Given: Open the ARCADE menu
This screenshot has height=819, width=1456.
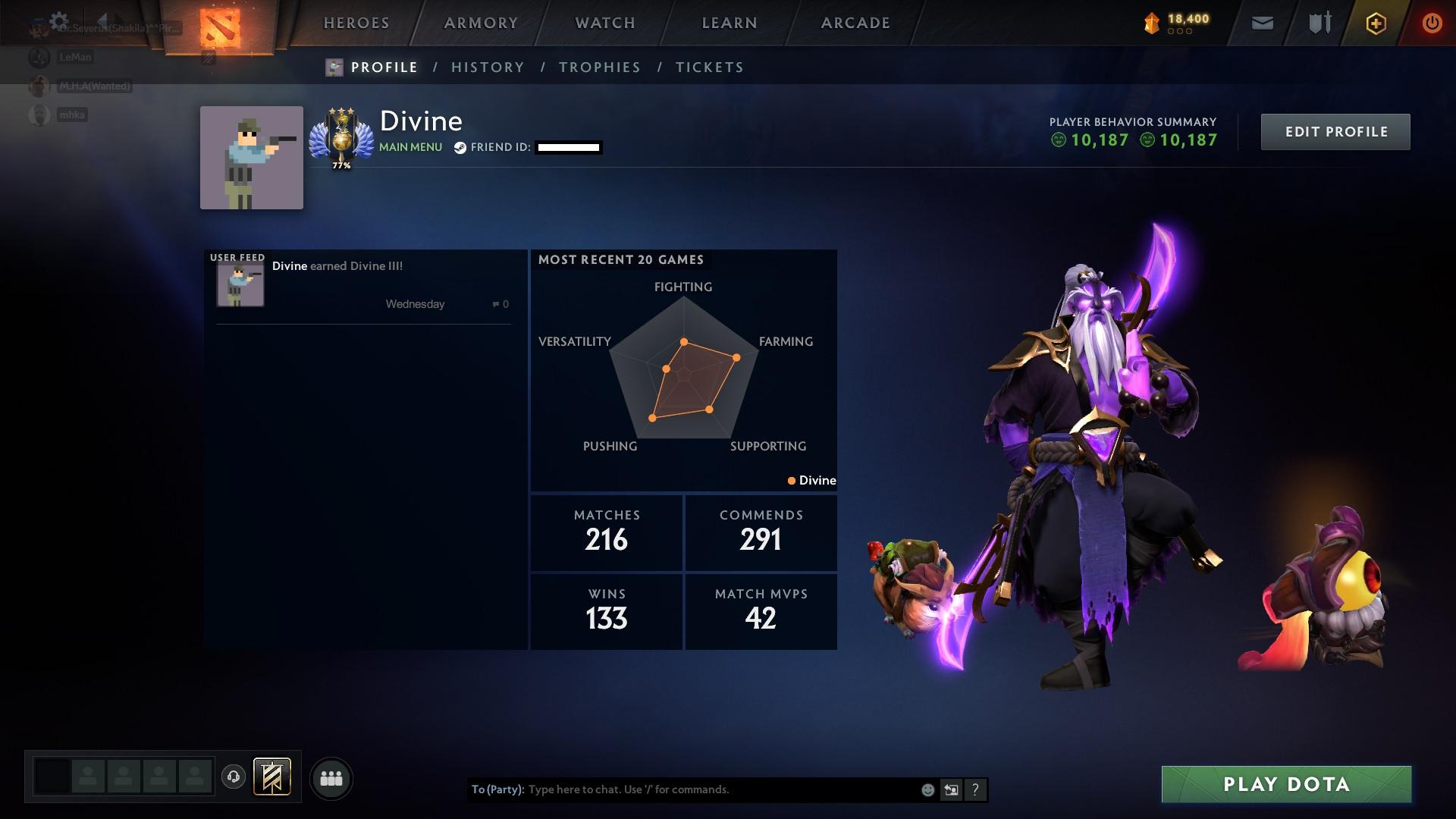Looking at the screenshot, I should (x=855, y=23).
